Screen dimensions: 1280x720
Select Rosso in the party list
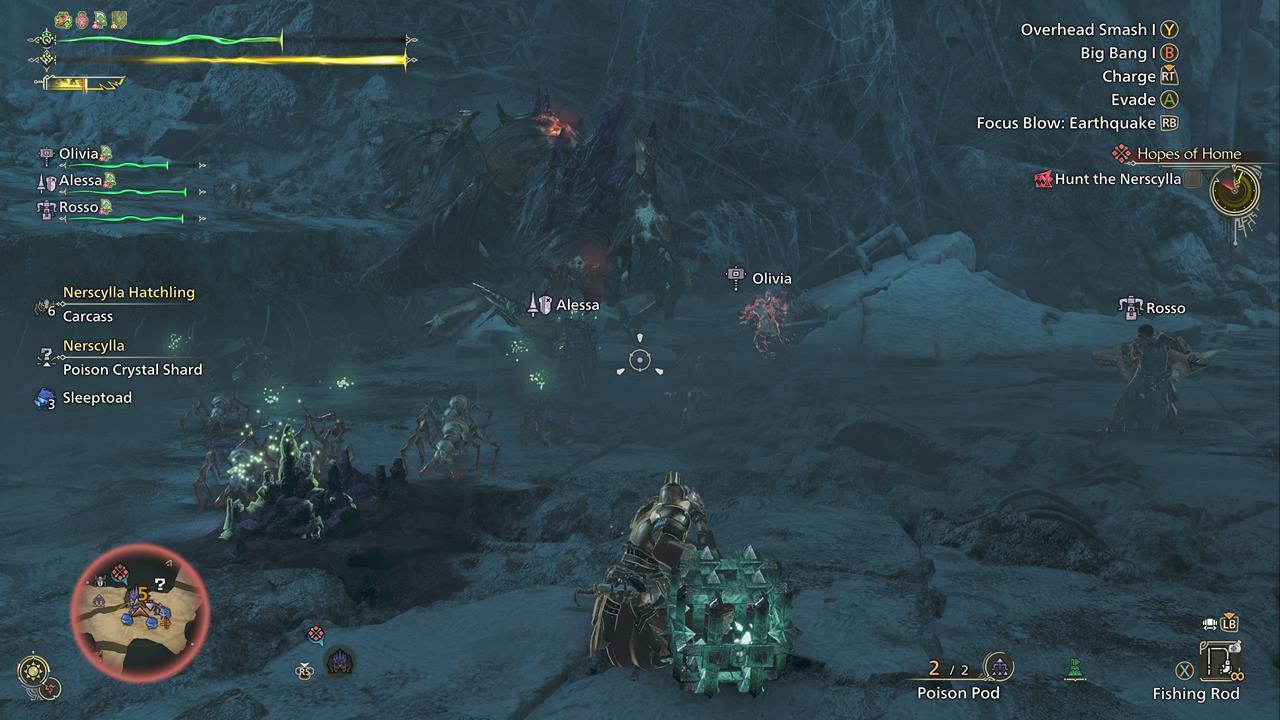tap(78, 207)
